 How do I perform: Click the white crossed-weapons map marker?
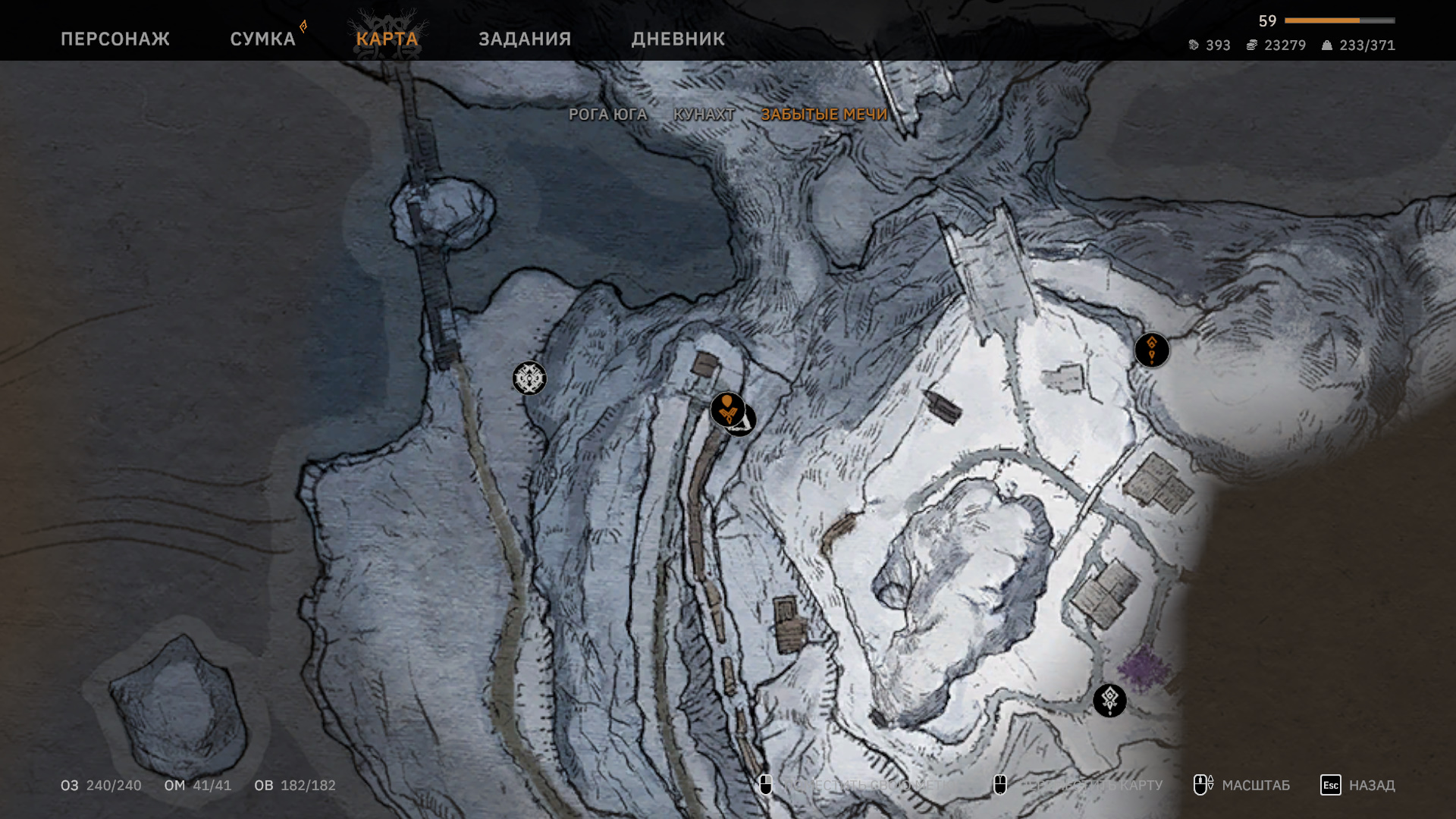[x=529, y=378]
